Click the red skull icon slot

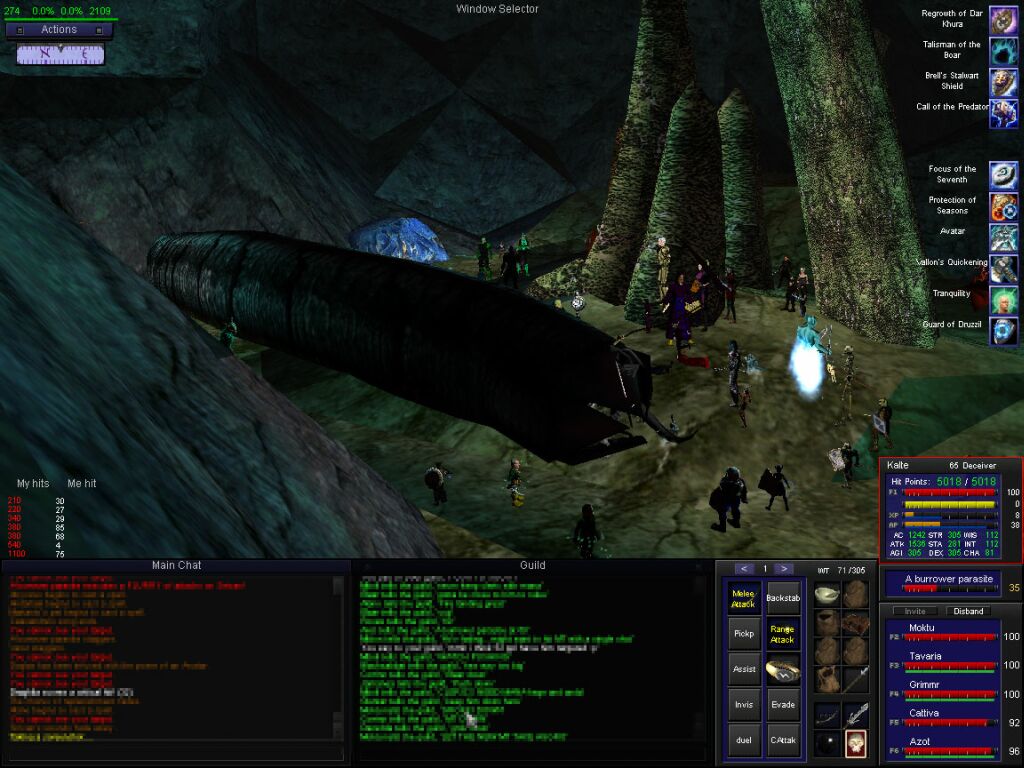855,742
